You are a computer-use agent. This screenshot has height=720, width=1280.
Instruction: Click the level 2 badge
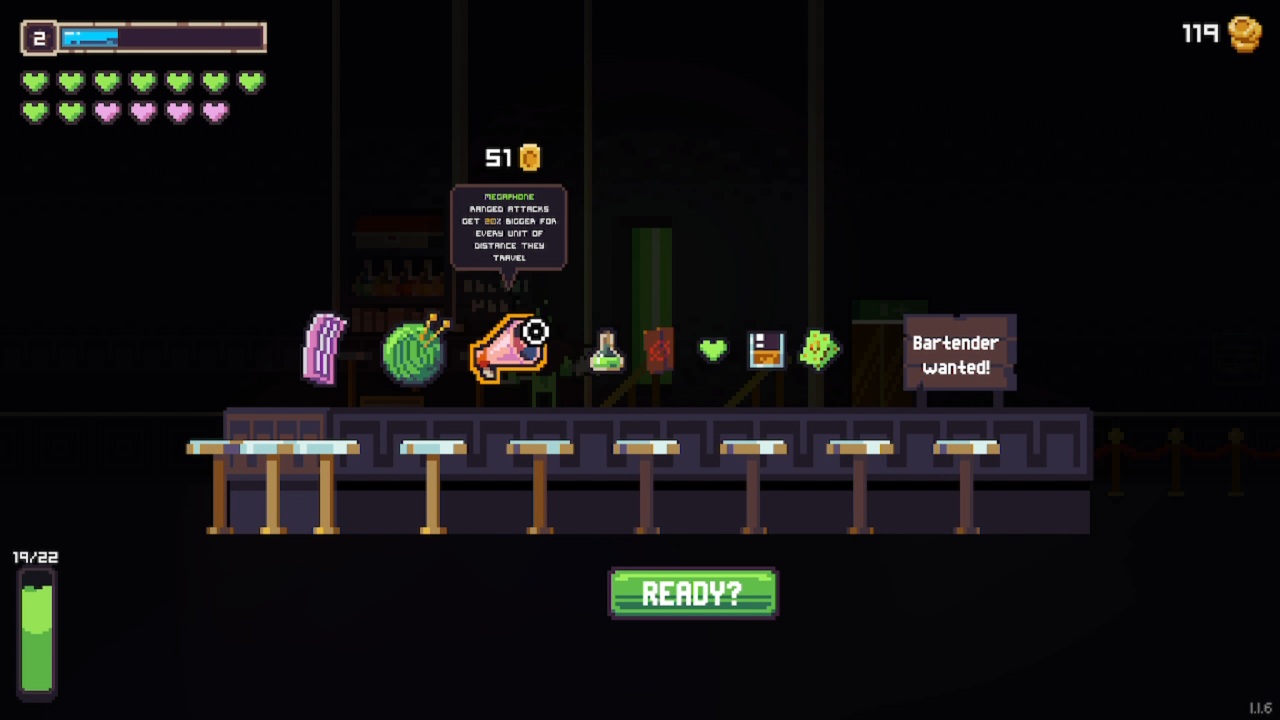tap(38, 36)
